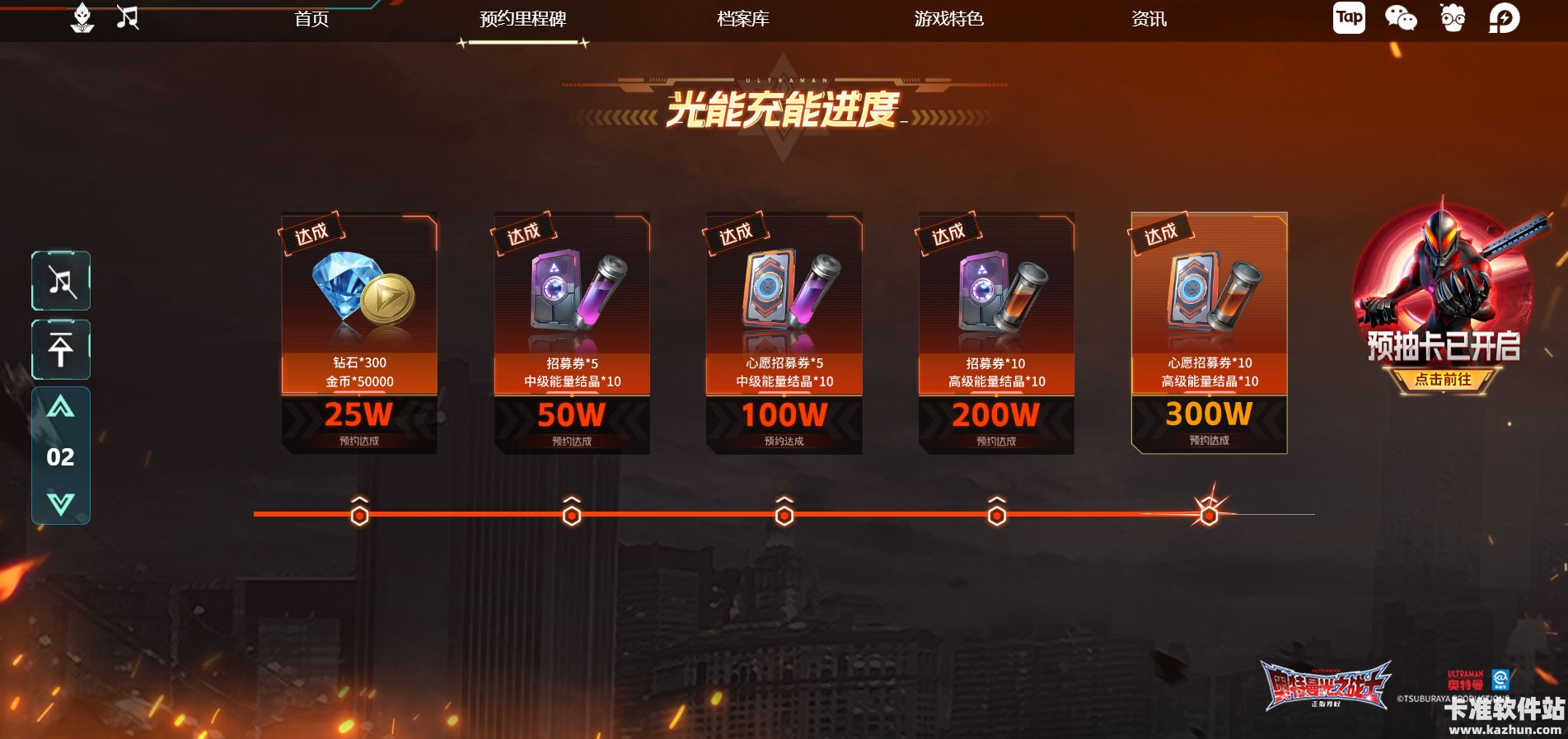The width and height of the screenshot is (1568, 739).
Task: Select the 资讯 tab
Action: [x=1148, y=19]
